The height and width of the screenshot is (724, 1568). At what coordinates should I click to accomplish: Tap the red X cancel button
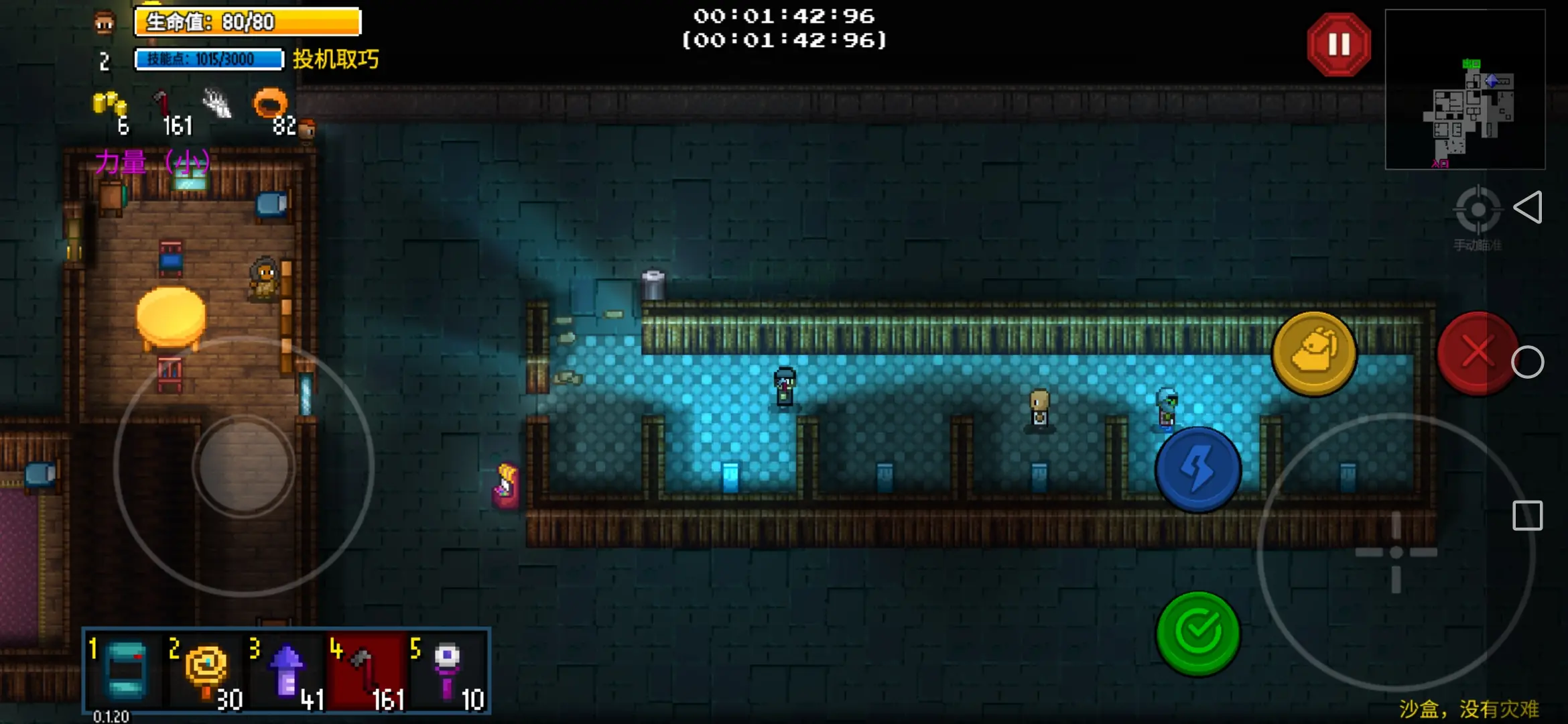(1476, 353)
